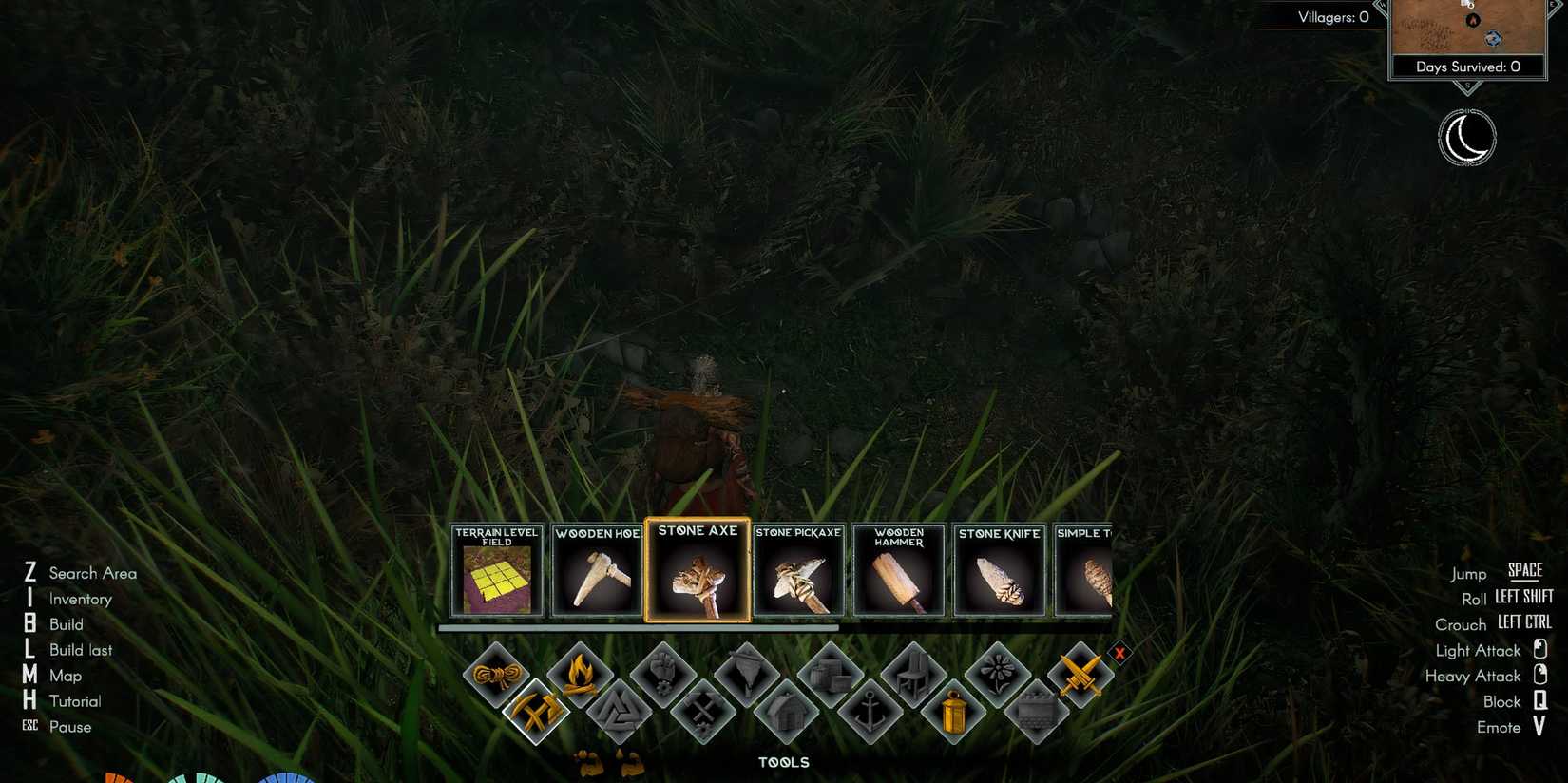The width and height of the screenshot is (1568, 783).
Task: Switch to the house building category
Action: pyautogui.click(x=787, y=711)
